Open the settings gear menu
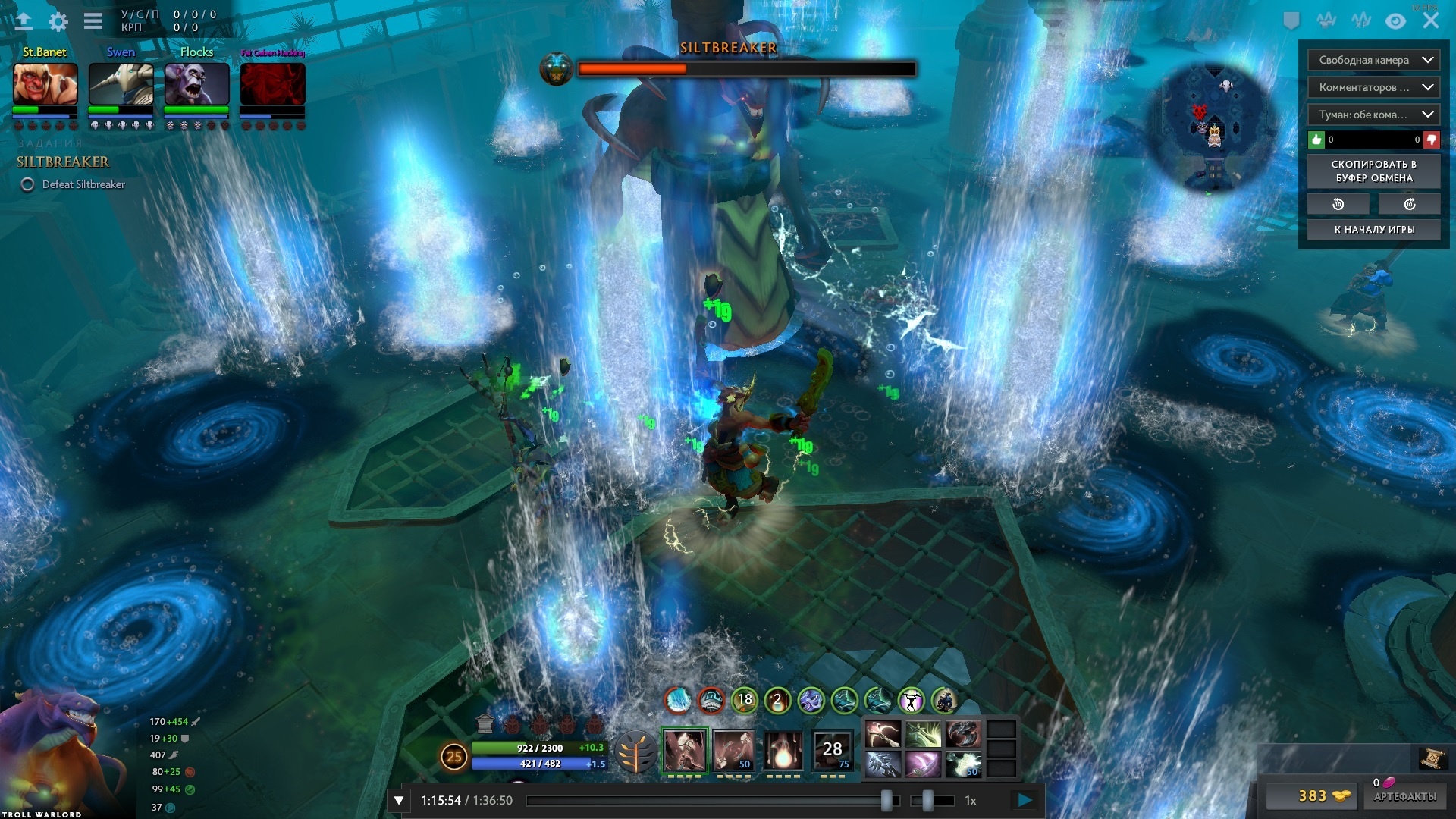The width and height of the screenshot is (1456, 819). [x=58, y=21]
